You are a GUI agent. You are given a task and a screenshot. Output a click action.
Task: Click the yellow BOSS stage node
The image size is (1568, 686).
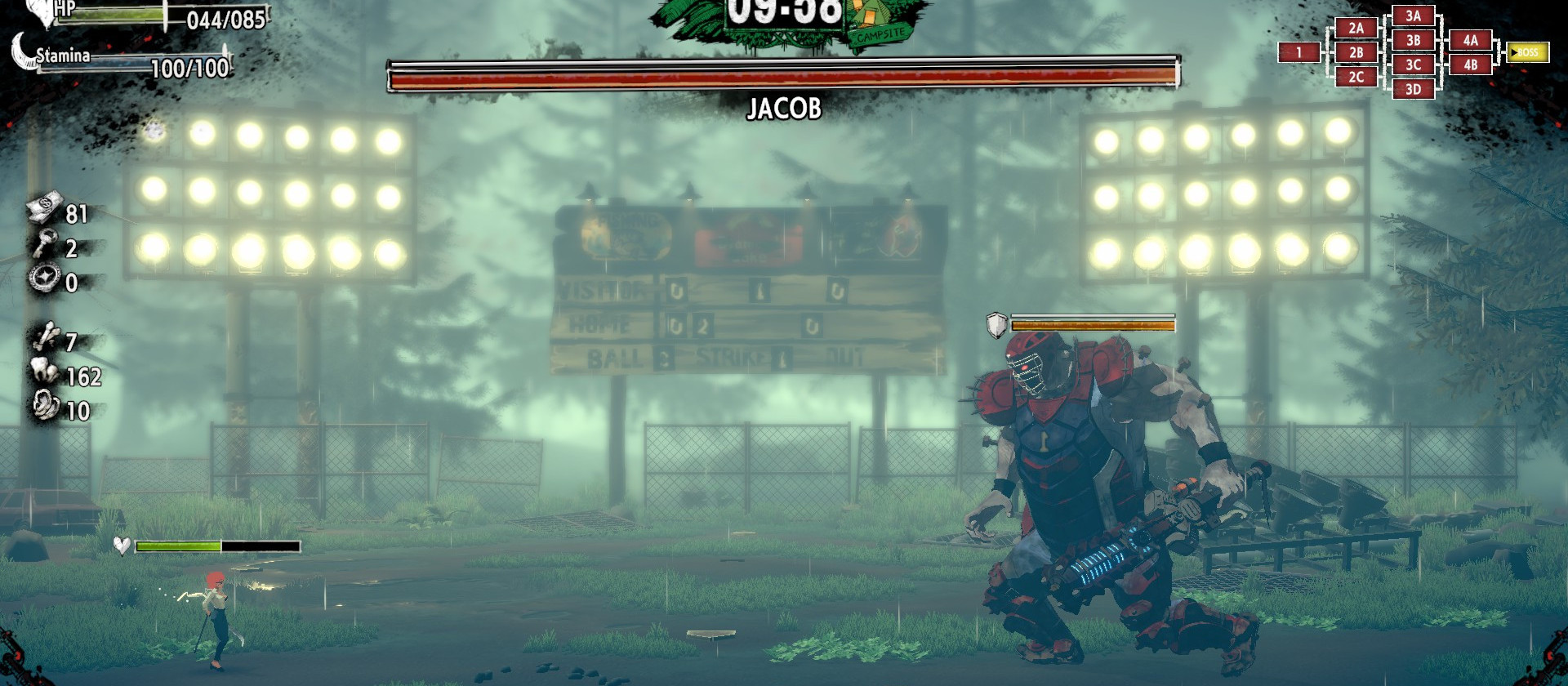point(1526,53)
